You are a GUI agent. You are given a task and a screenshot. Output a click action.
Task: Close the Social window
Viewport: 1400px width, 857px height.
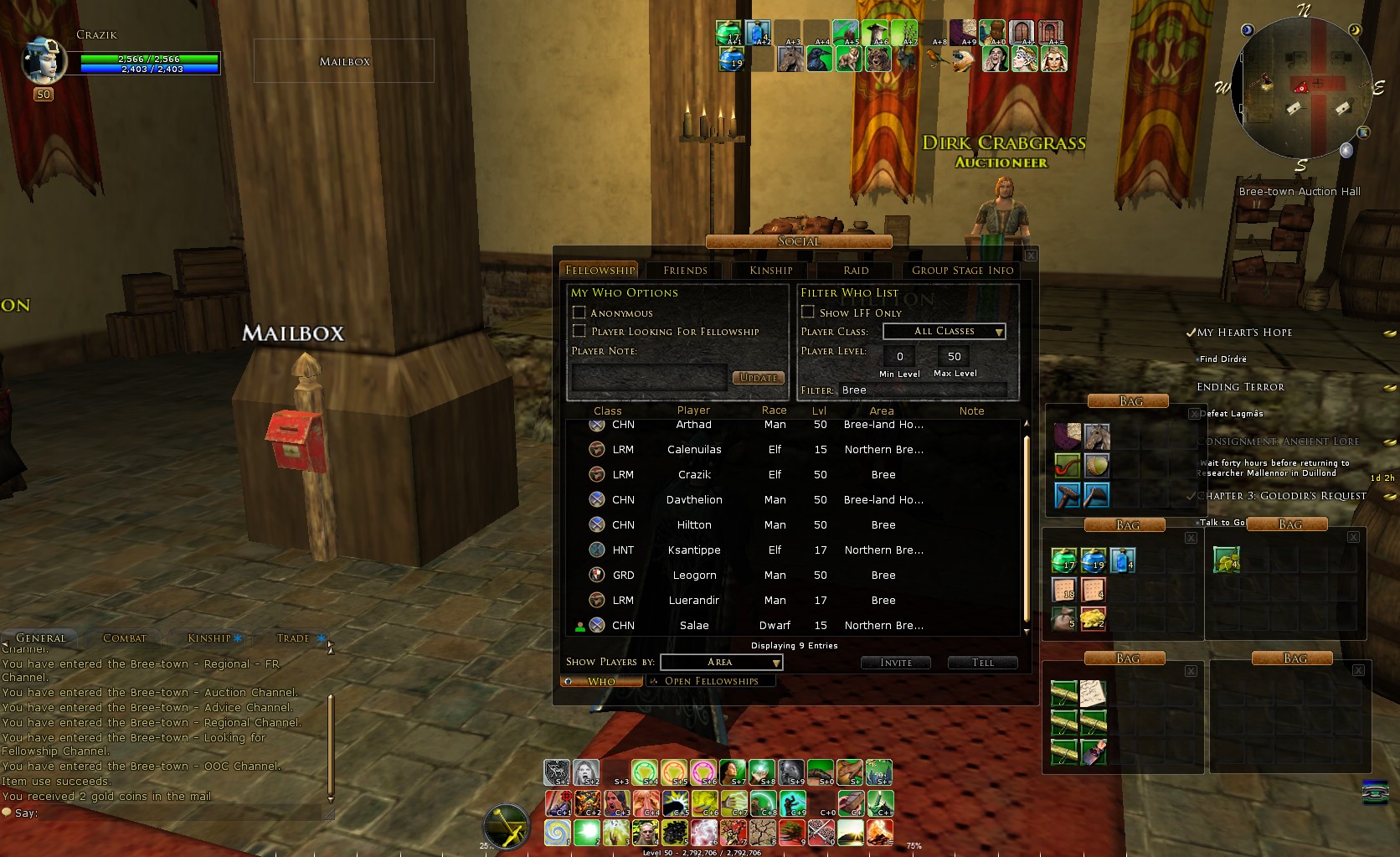coord(1031,255)
